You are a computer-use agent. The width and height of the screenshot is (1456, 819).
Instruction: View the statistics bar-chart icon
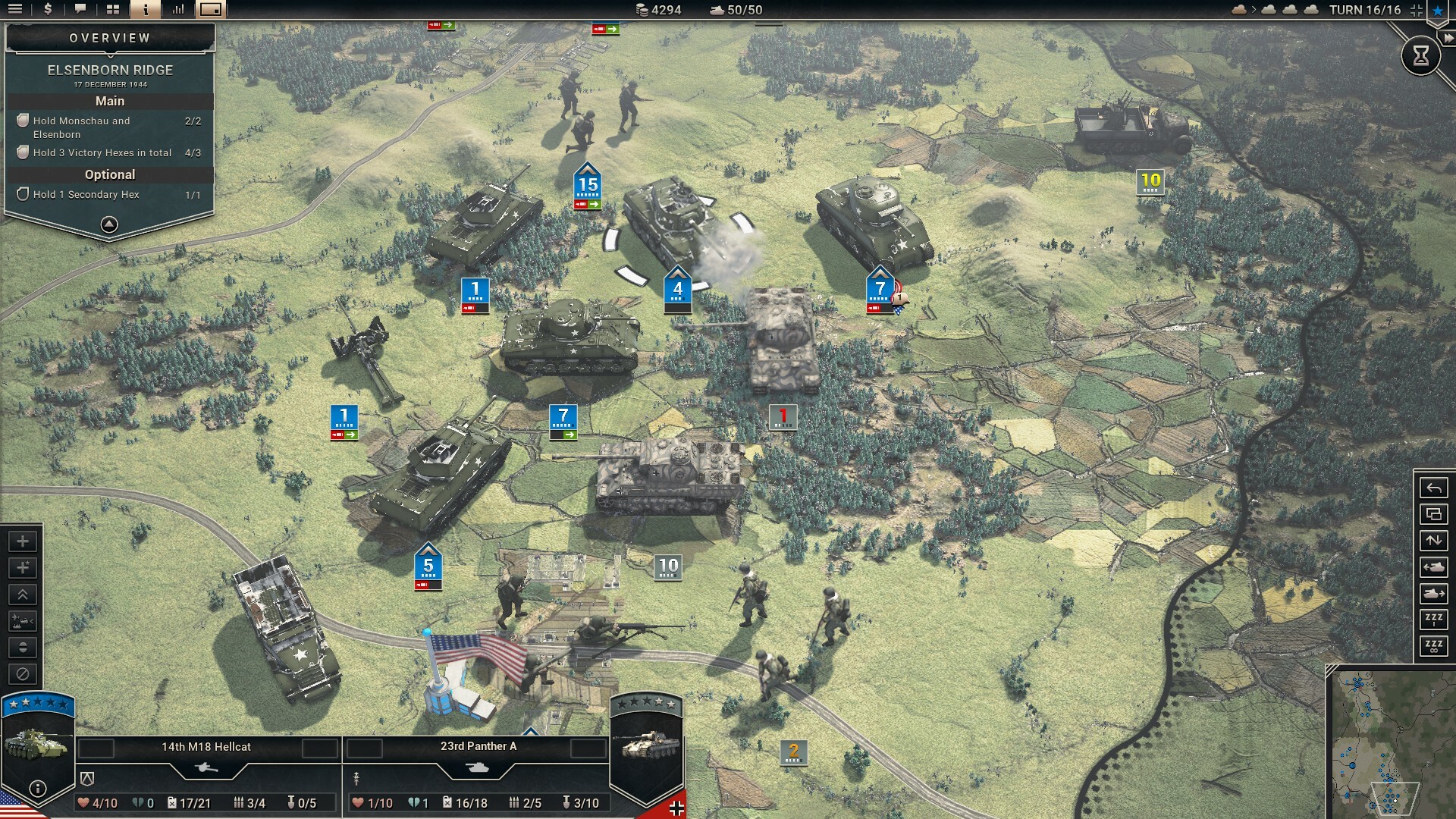click(x=180, y=10)
